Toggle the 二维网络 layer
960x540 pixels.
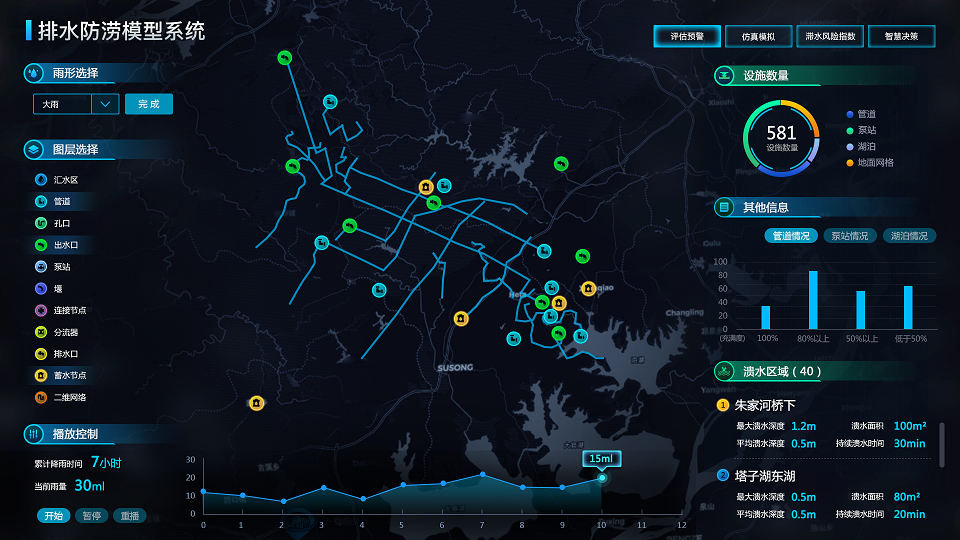pos(68,397)
